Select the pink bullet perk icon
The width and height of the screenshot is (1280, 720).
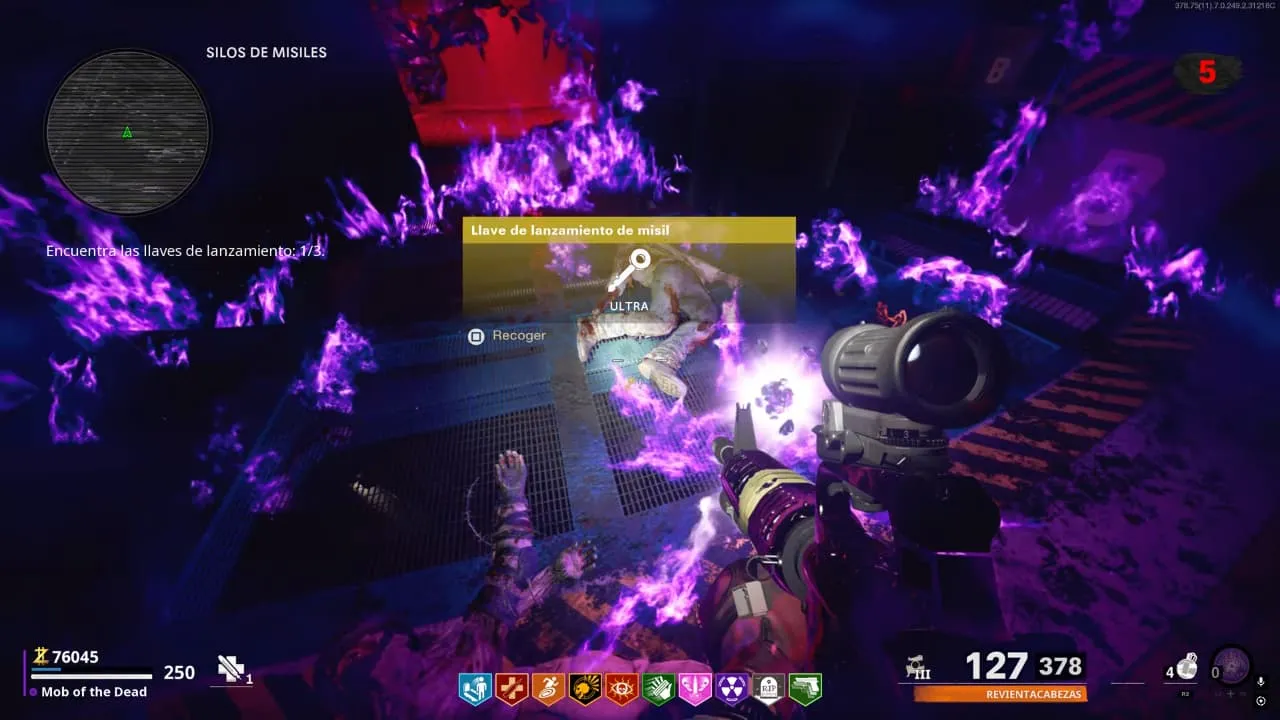point(695,688)
